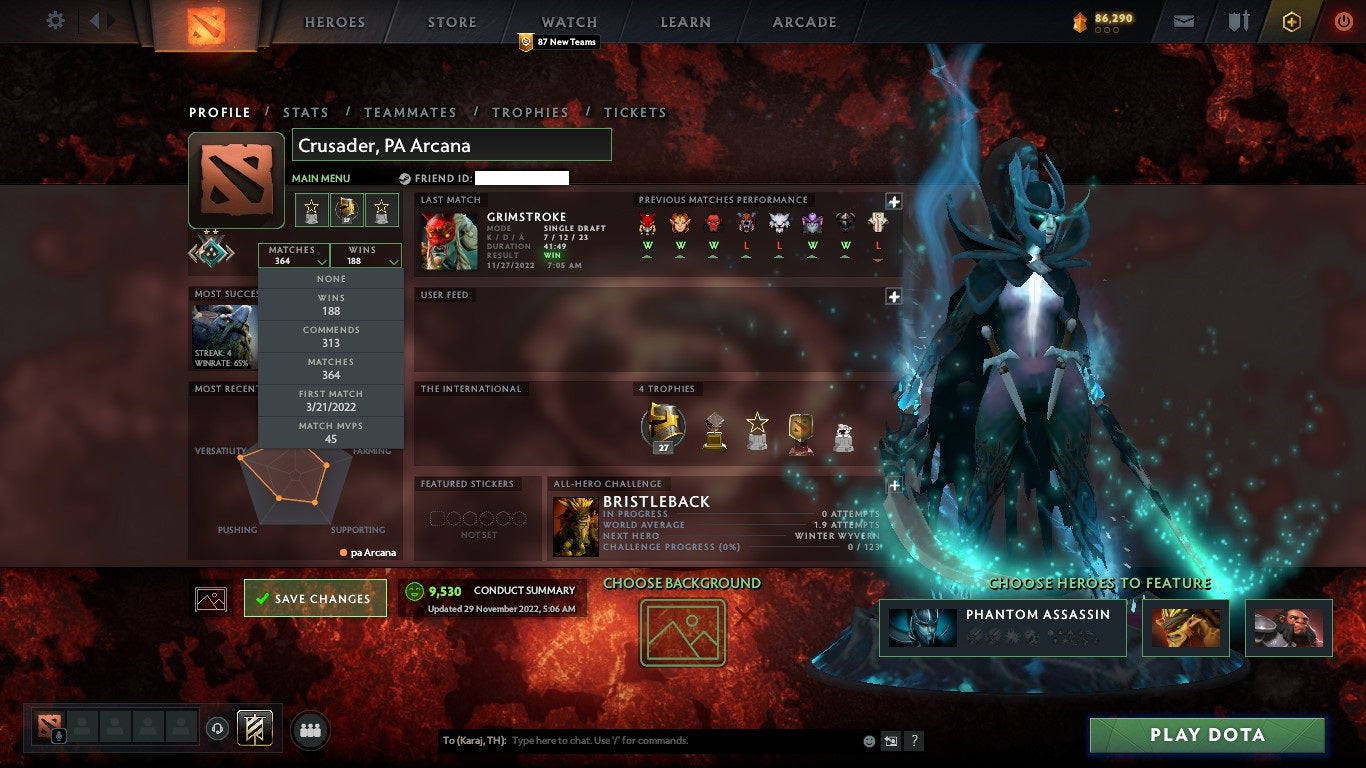
Task: Open the headset voice settings icon near party slots
Action: 219,730
